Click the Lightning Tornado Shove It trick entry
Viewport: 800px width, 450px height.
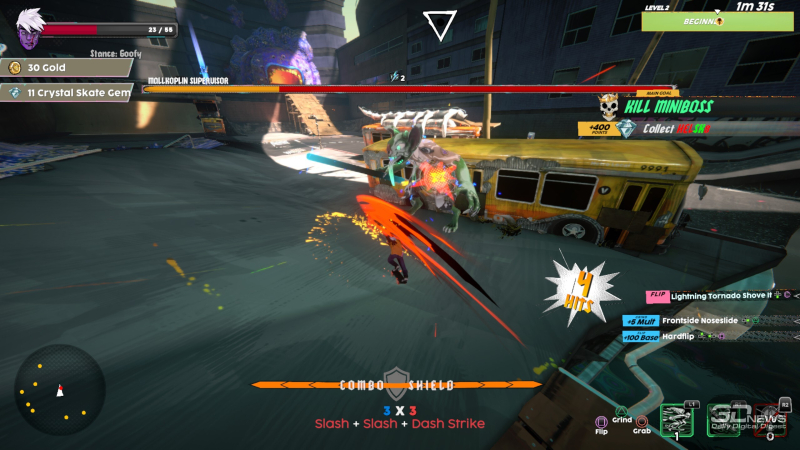720,295
